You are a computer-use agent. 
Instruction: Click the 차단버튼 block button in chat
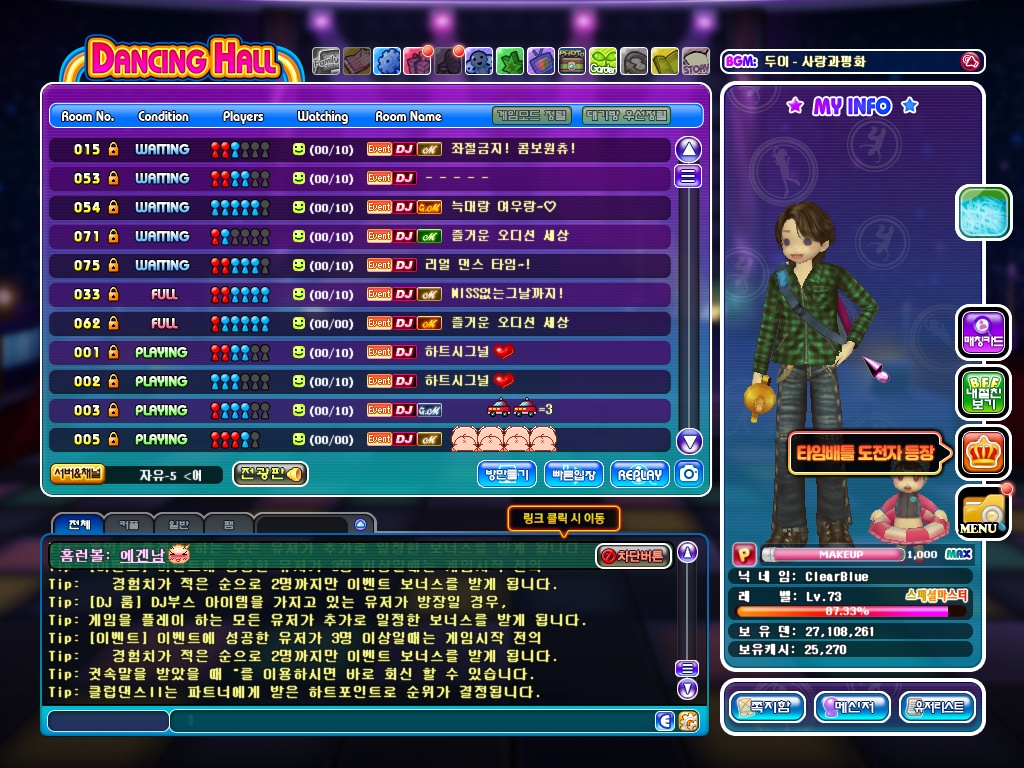[x=633, y=556]
